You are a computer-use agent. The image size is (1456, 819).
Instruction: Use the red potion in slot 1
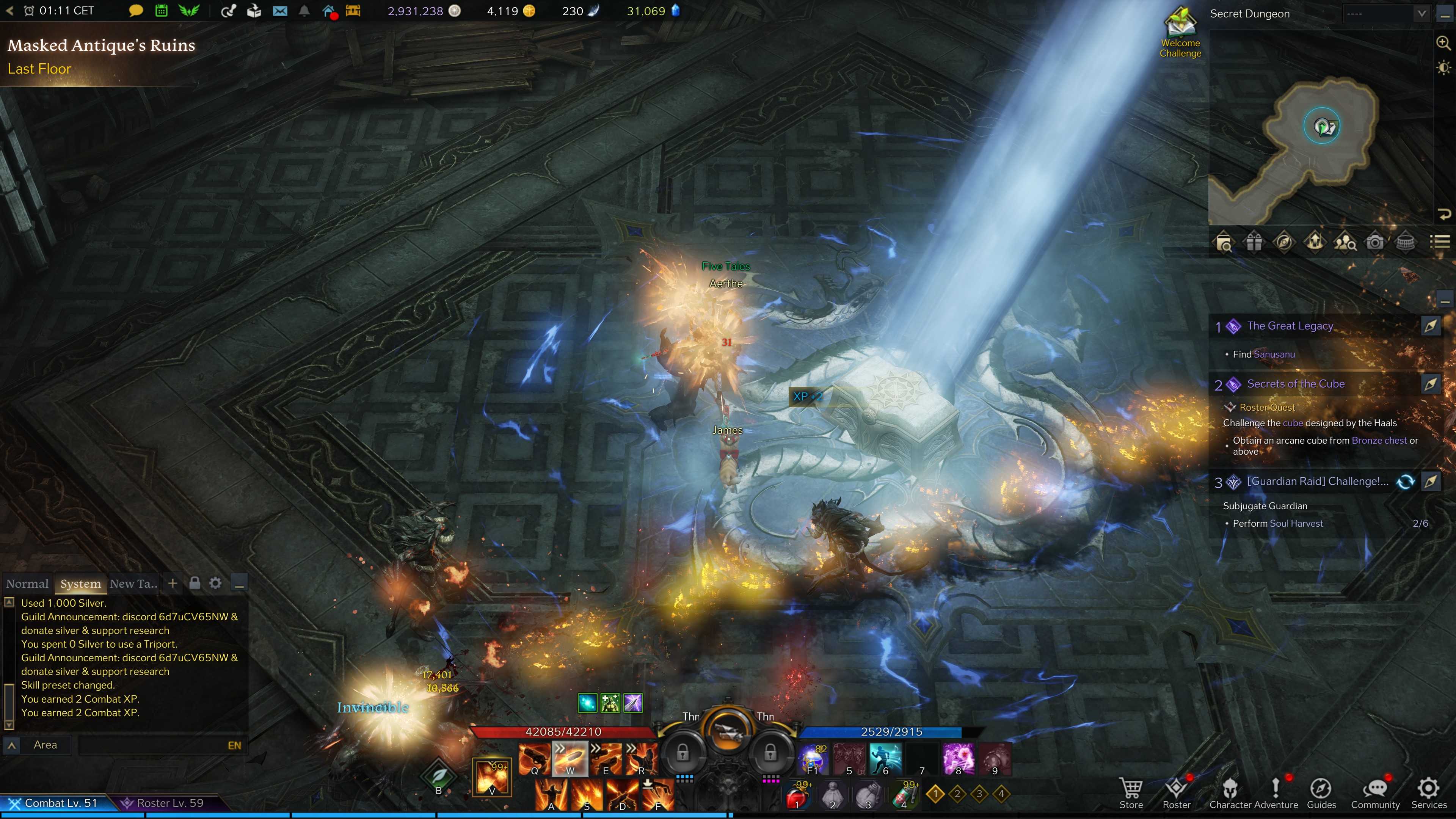pos(797,796)
